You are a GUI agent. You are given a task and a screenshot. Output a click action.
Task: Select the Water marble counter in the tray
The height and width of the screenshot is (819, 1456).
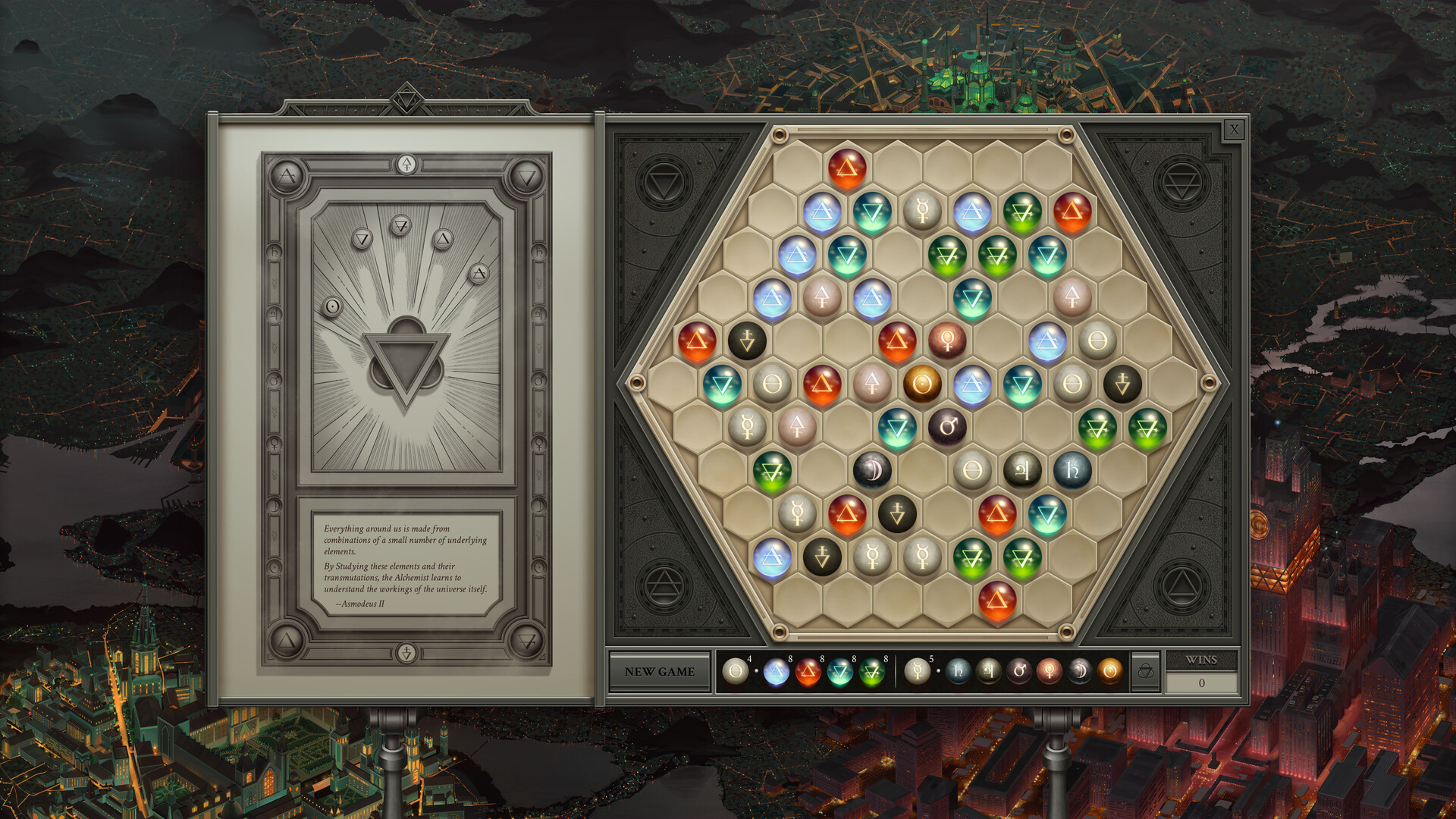tap(839, 673)
